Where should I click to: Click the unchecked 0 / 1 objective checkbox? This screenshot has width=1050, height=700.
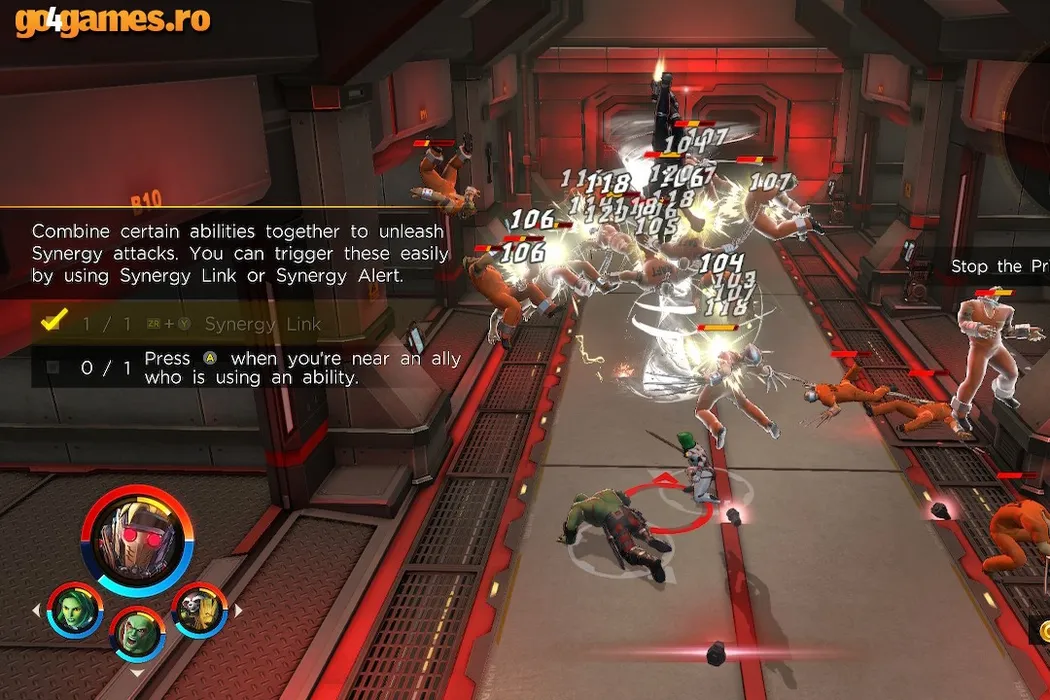[x=53, y=367]
